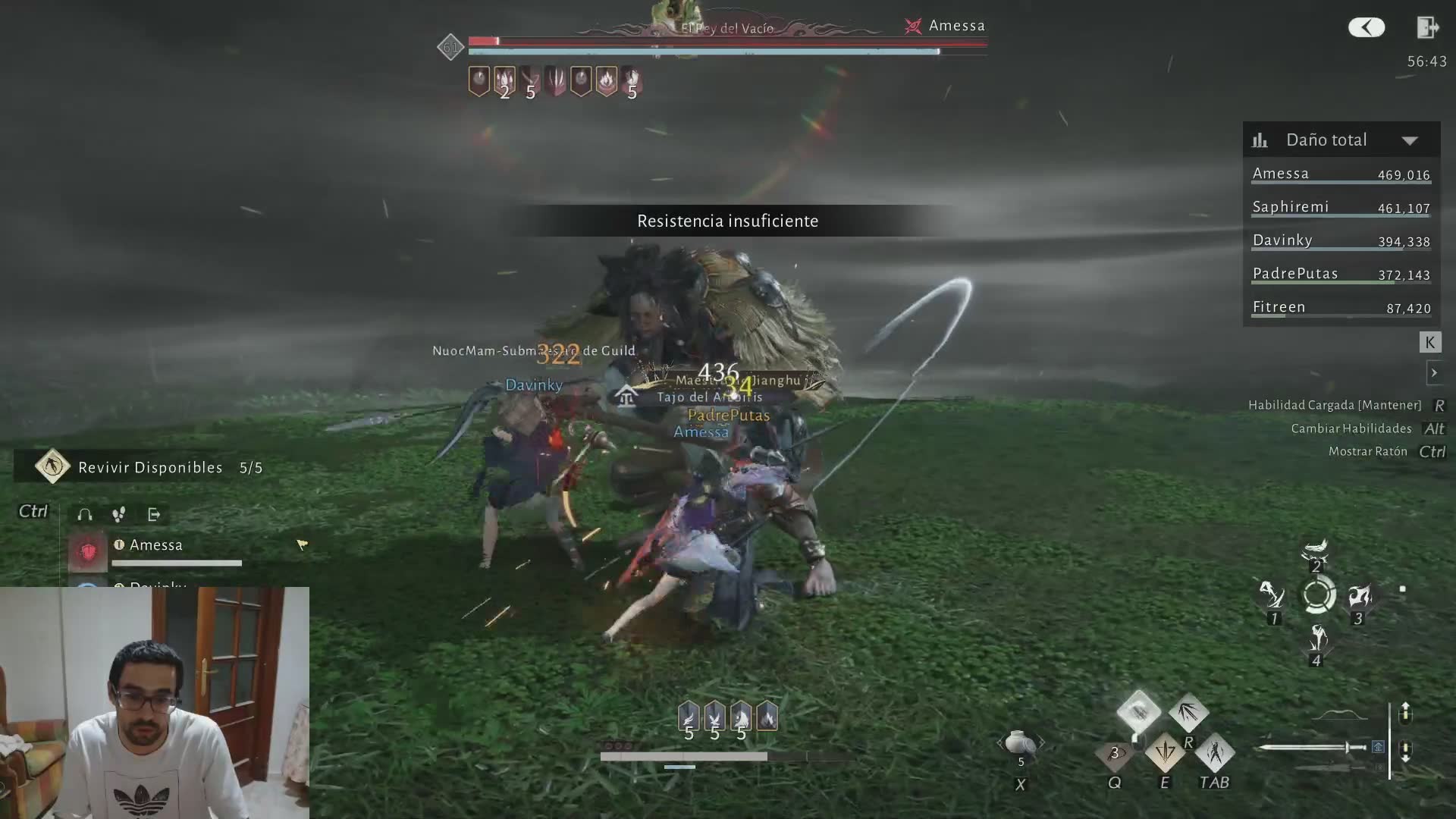Open the Daño total dropdown

1409,140
